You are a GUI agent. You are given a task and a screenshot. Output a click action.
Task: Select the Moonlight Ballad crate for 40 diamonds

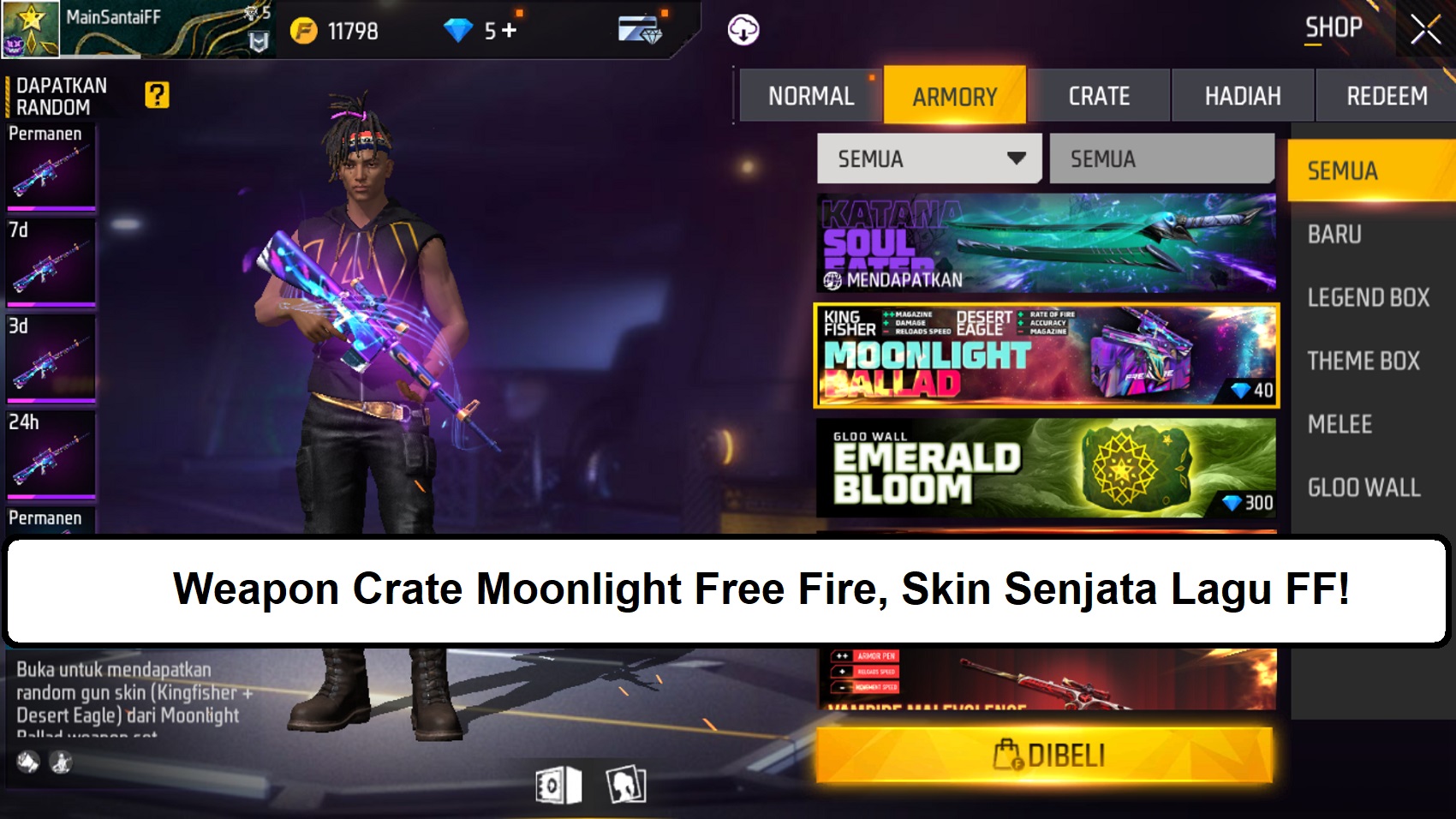tap(1045, 357)
